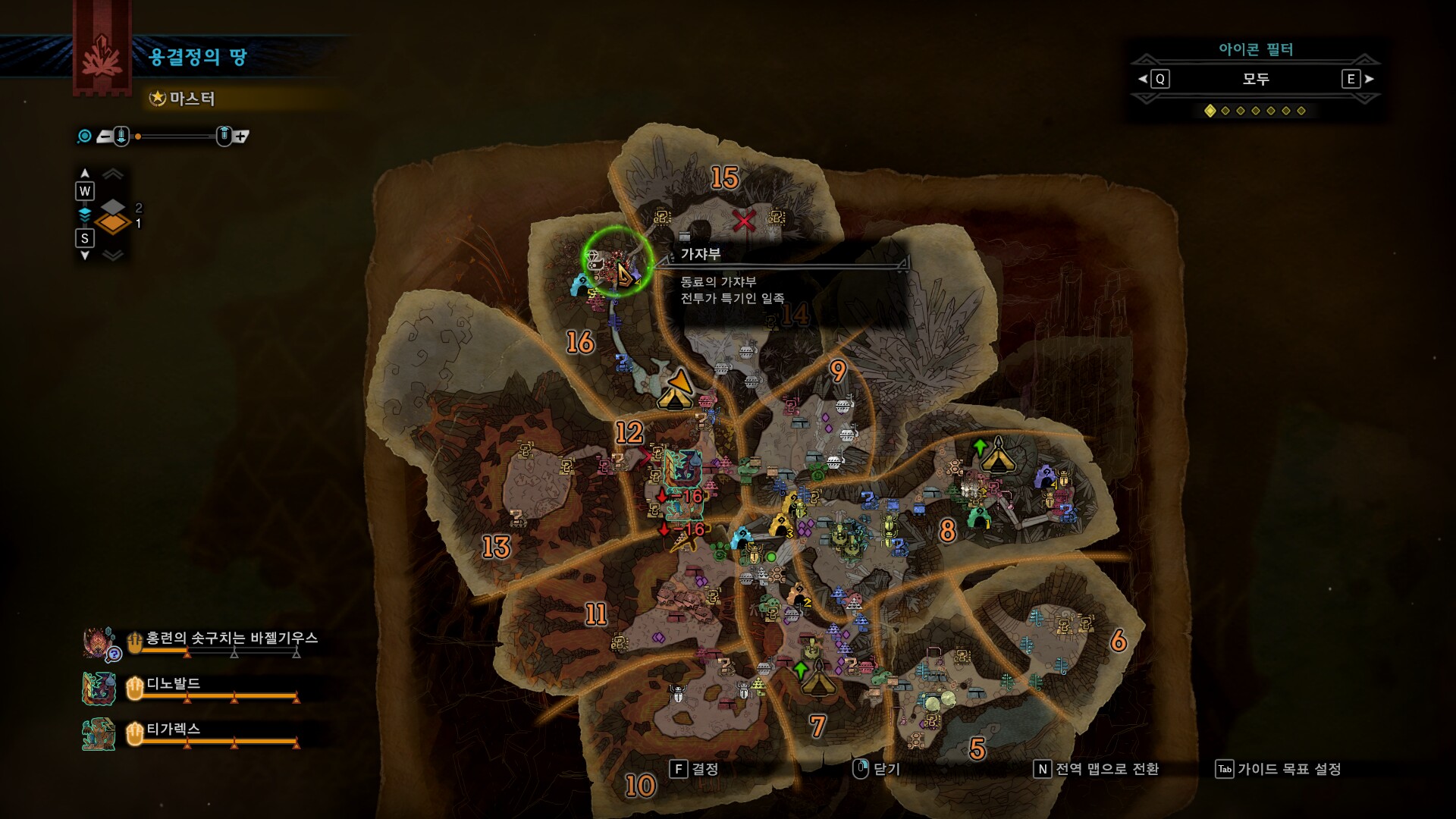Click the map zoom slider handle
1456x819 pixels.
click(x=138, y=136)
